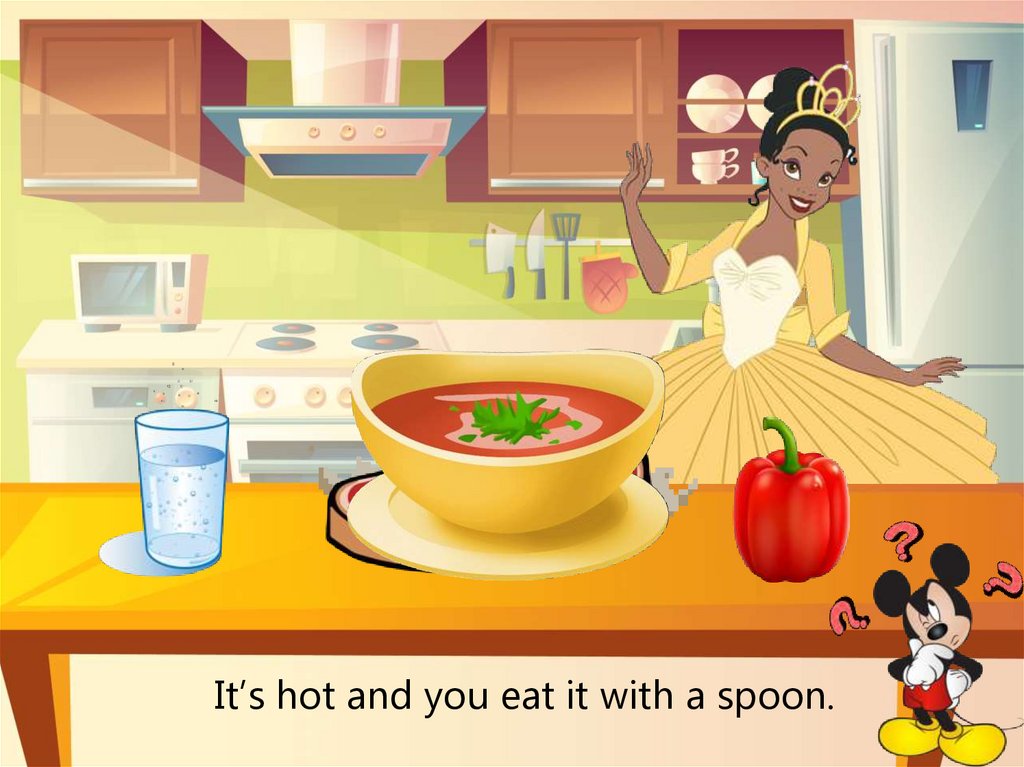Select the glass of water answer
This screenshot has width=1024, height=767.
click(181, 488)
